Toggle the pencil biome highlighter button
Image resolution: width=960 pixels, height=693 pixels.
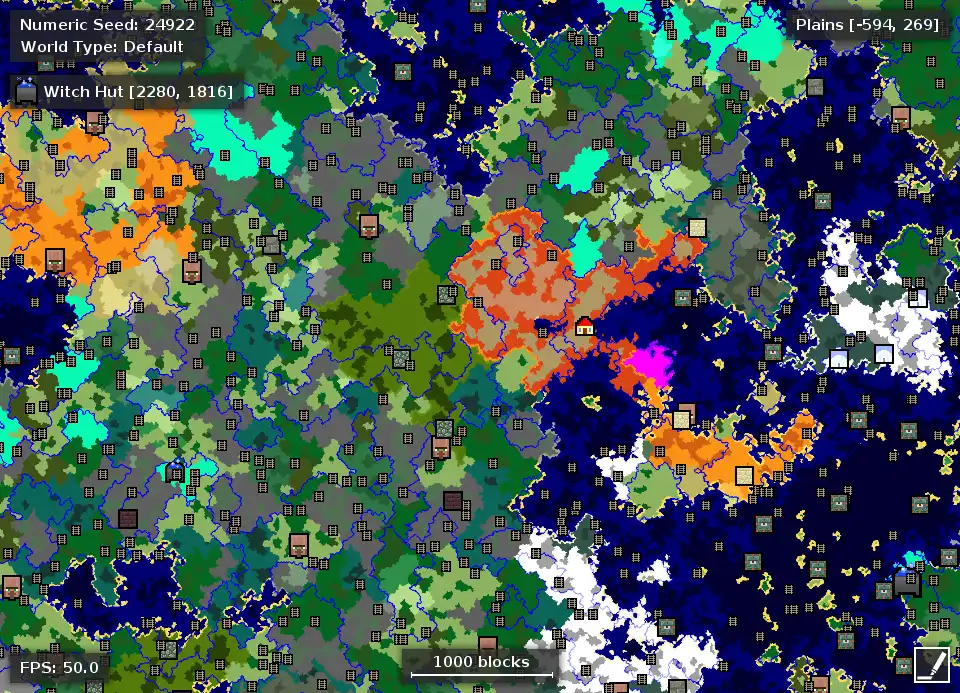point(930,662)
